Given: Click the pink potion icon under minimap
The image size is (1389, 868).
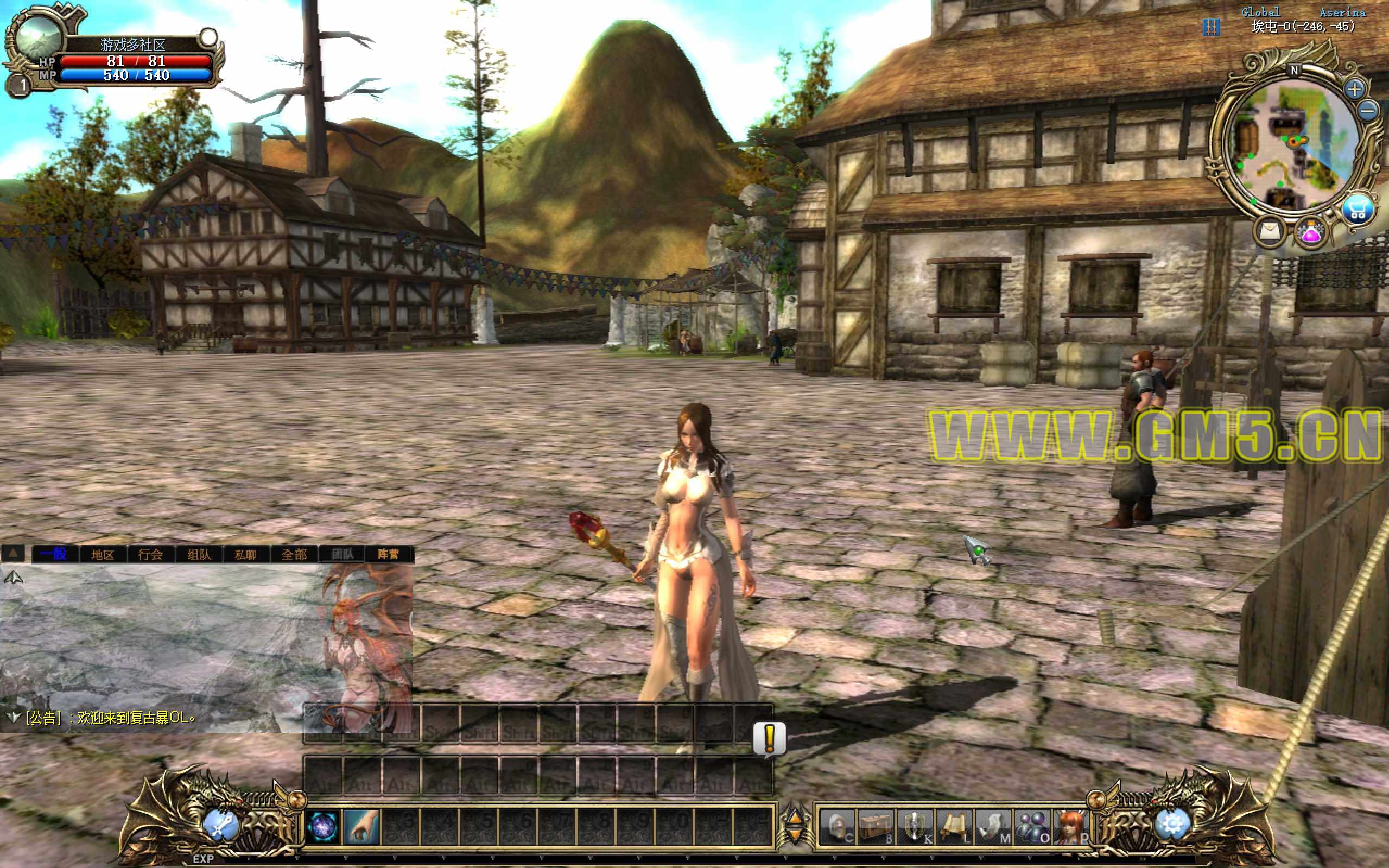Looking at the screenshot, I should 1312,233.
